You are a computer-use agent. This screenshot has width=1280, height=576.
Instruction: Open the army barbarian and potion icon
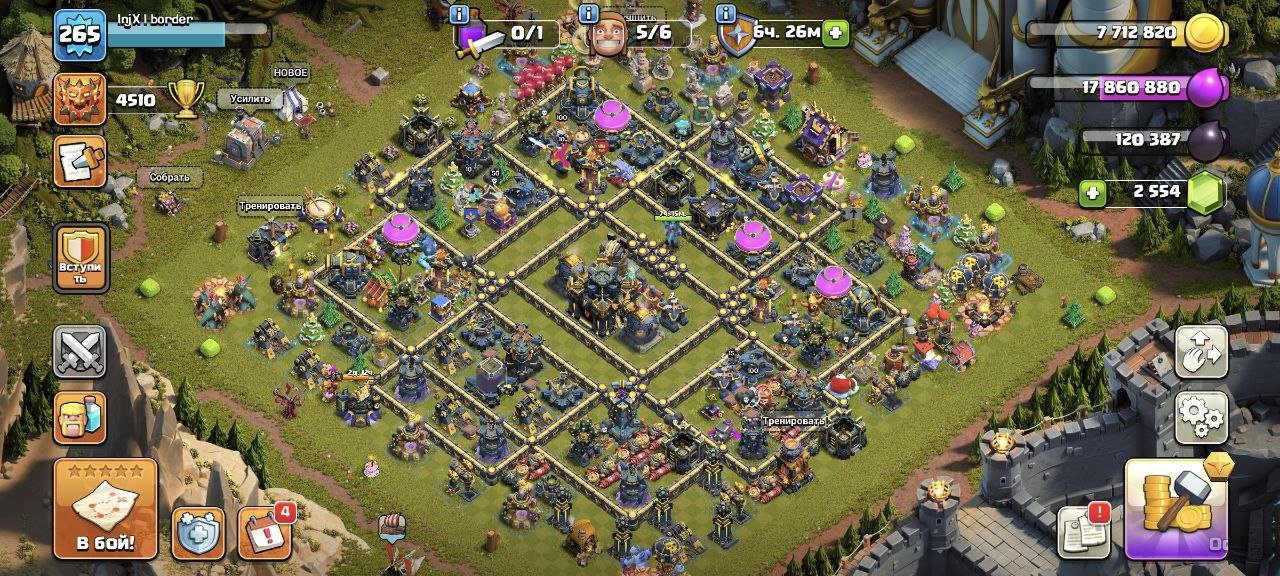(80, 417)
